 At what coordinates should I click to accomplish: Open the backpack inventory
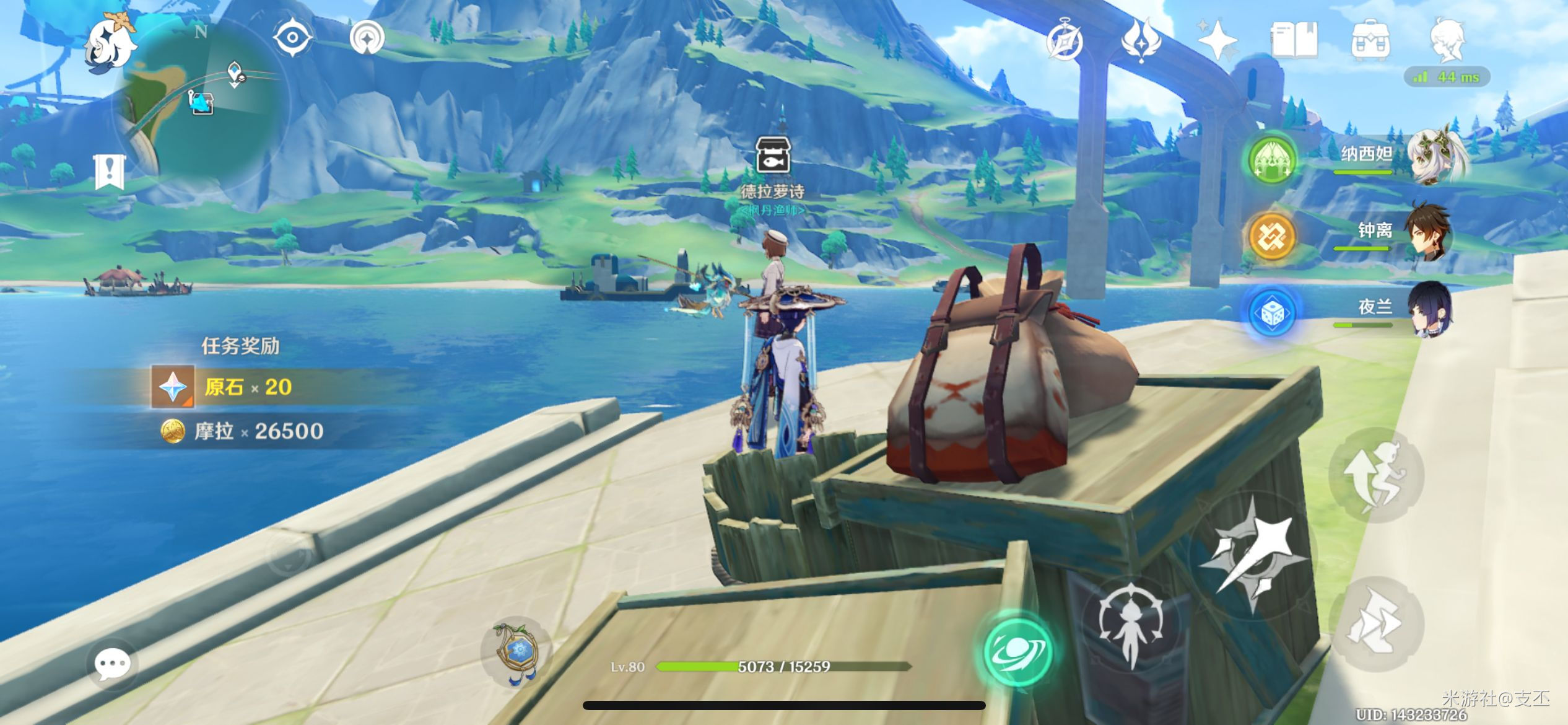1370,41
